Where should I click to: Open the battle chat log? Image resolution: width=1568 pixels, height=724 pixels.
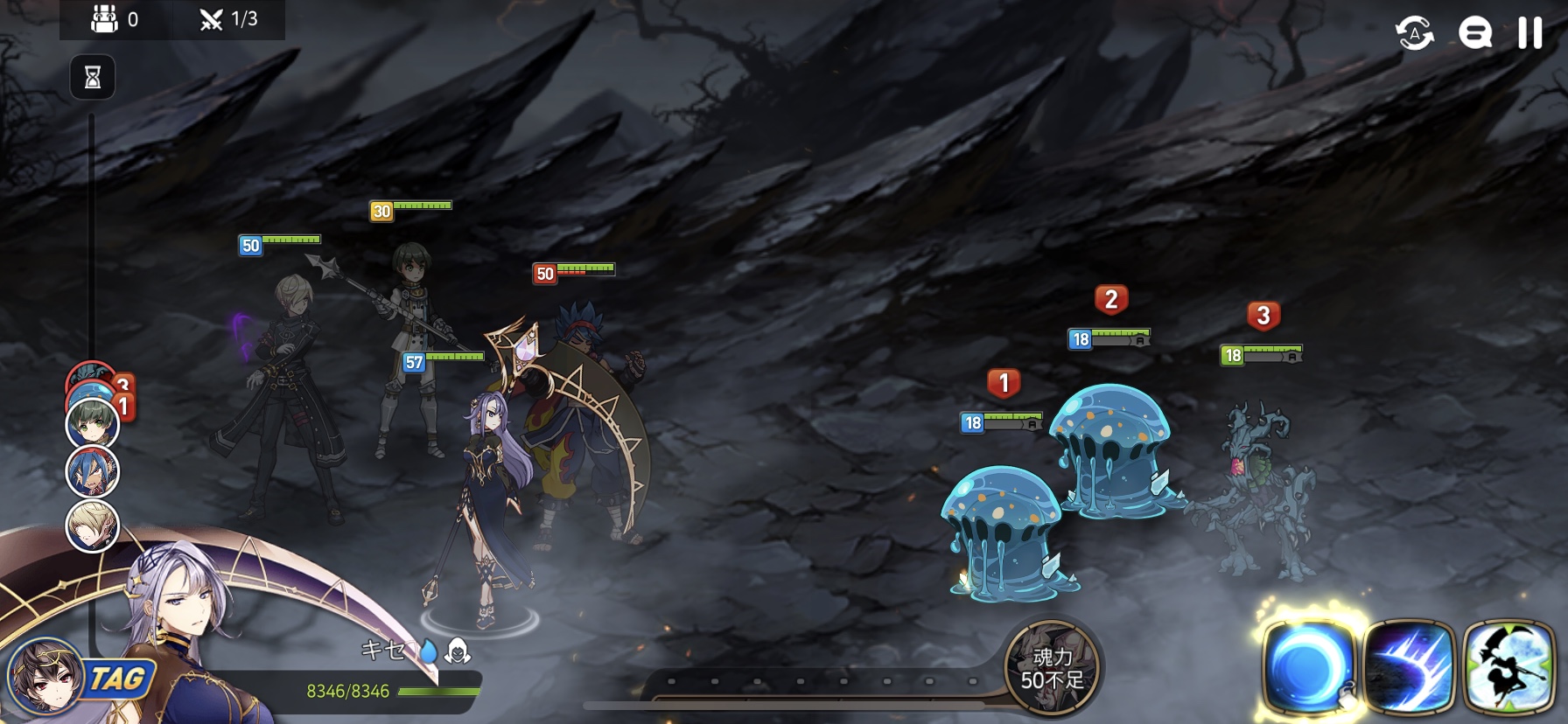[1474, 34]
